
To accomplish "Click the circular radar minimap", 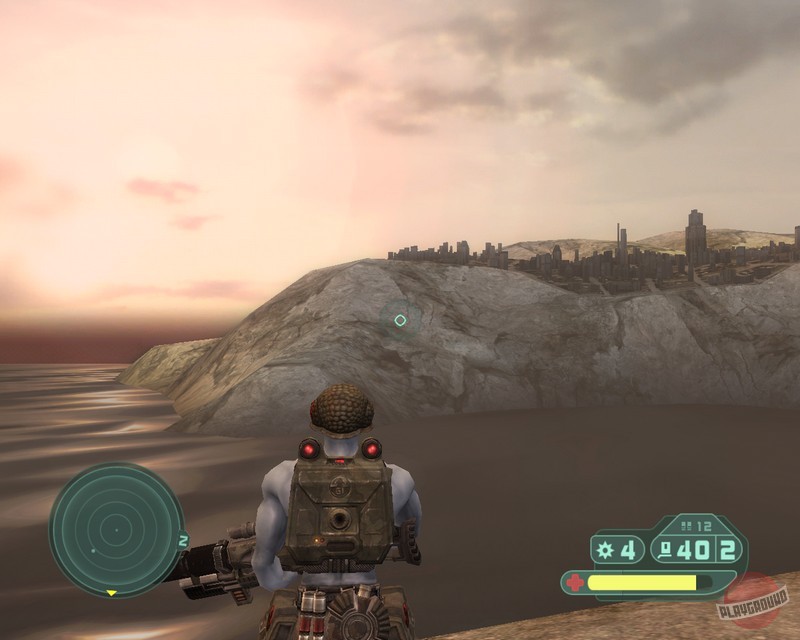I will [x=116, y=530].
